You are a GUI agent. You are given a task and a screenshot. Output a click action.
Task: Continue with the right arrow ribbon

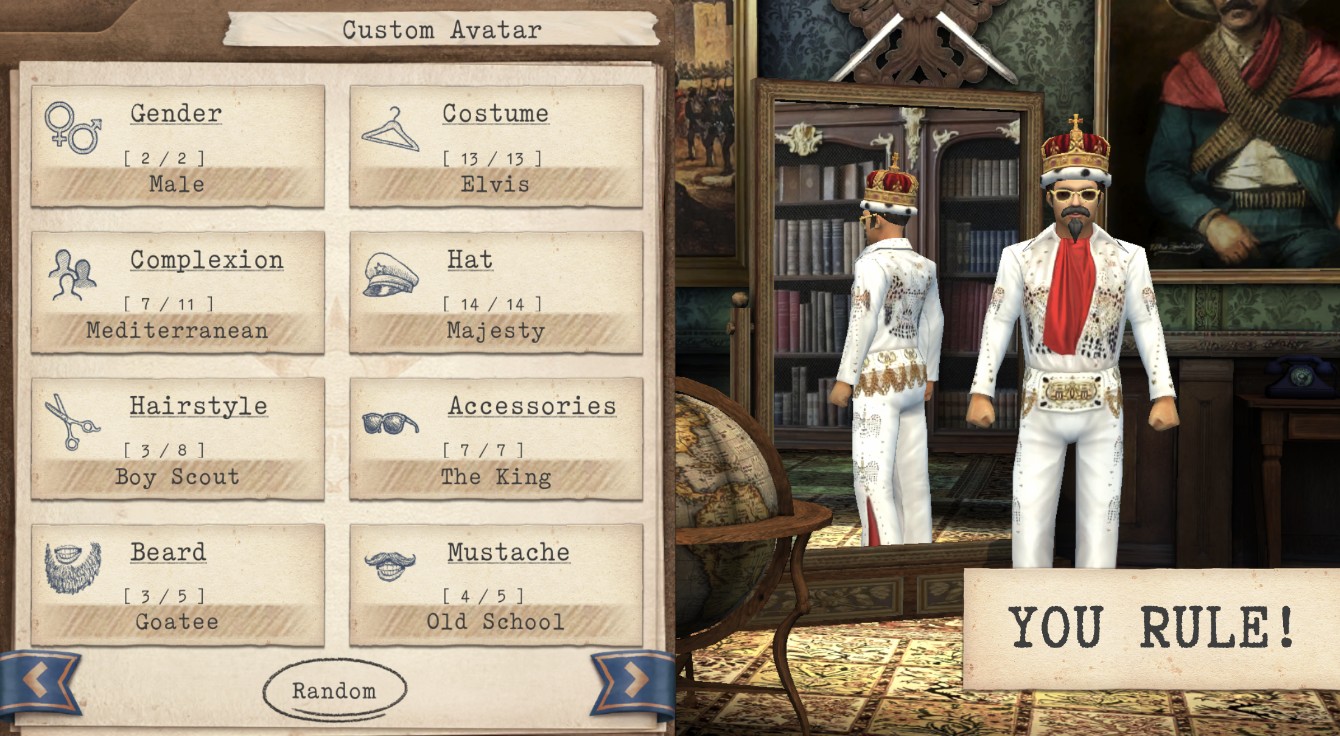tap(633, 682)
